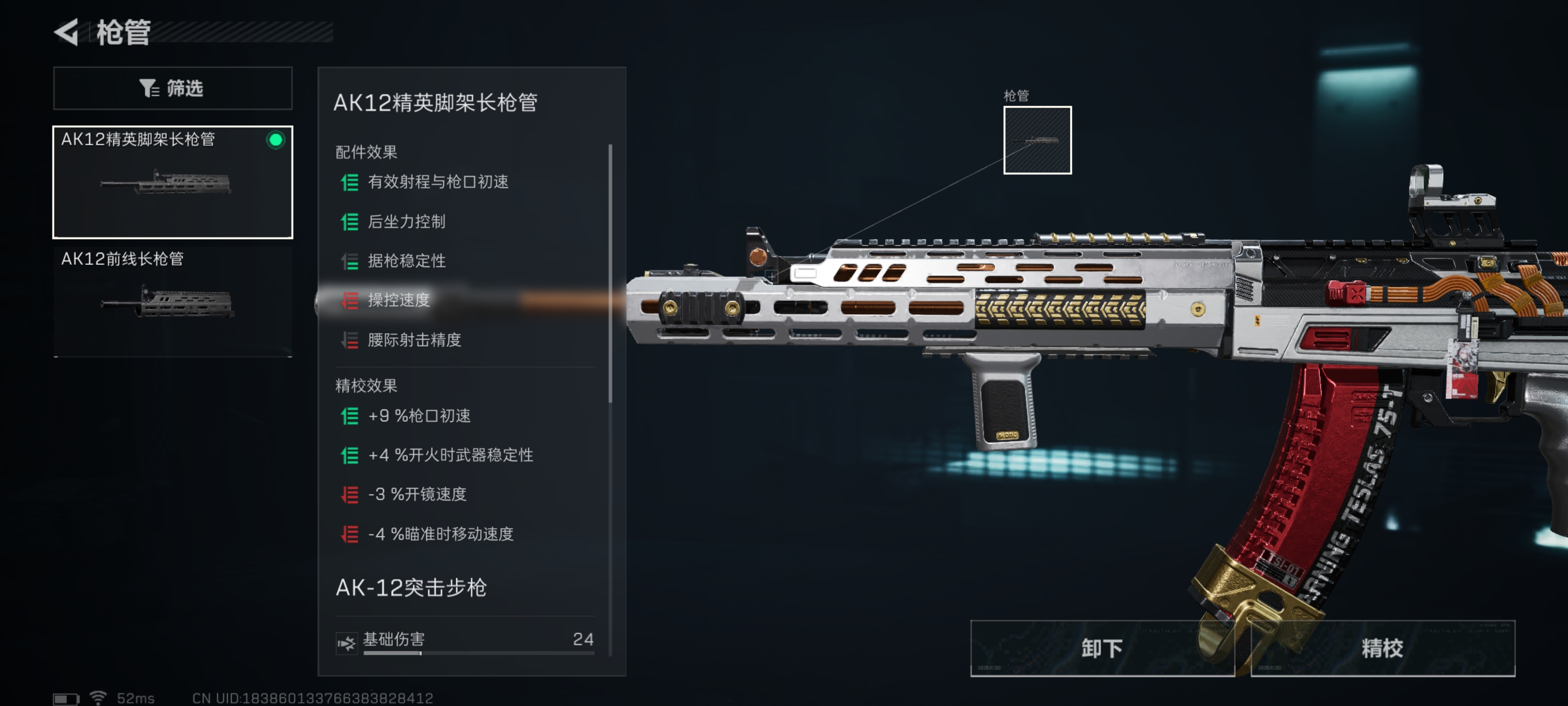The height and width of the screenshot is (706, 1568).
Task: Select the green equipped indicator on AK12精英脚架长枪管
Action: coord(275,140)
